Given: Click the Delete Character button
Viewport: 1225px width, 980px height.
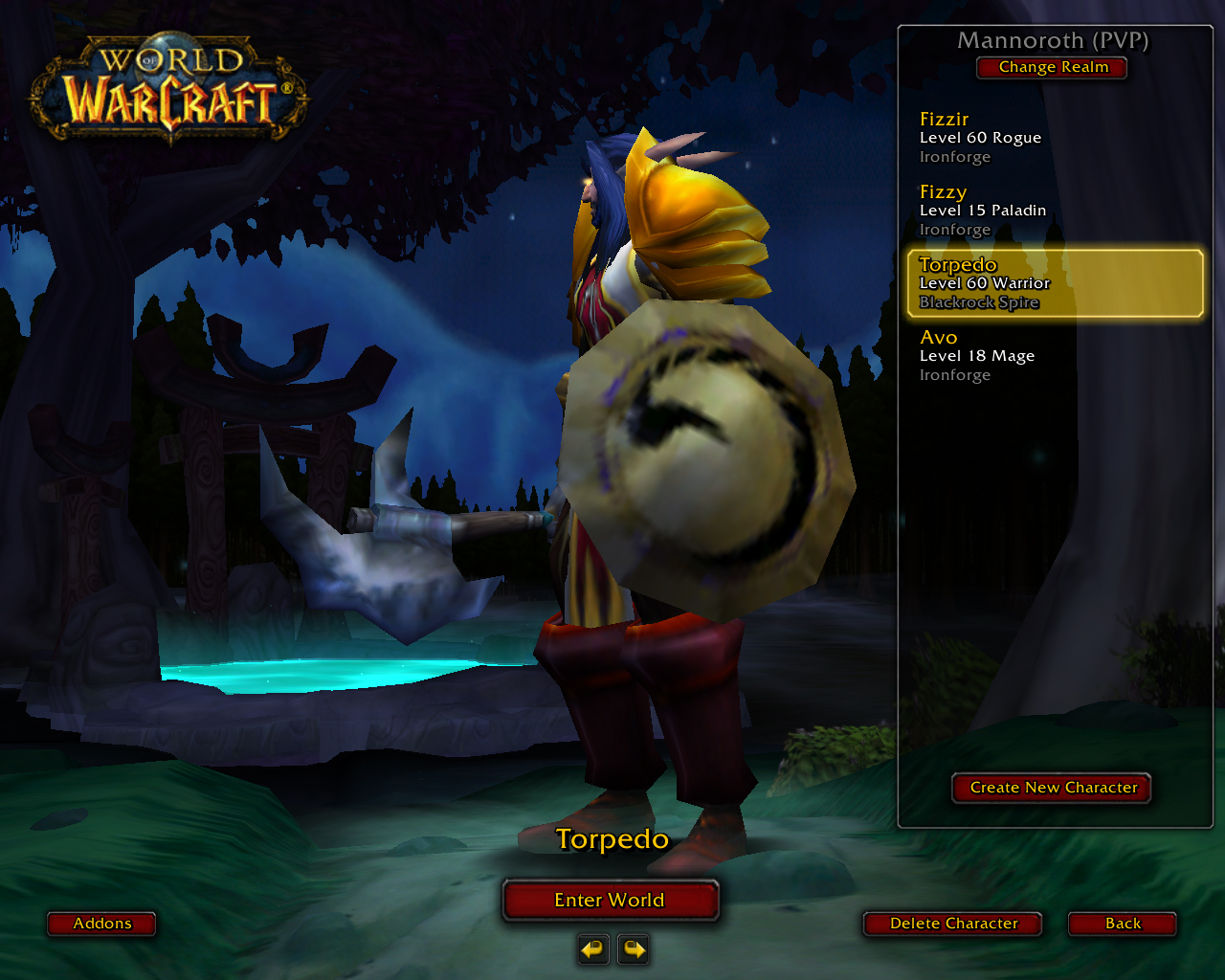Looking at the screenshot, I should coord(952,924).
